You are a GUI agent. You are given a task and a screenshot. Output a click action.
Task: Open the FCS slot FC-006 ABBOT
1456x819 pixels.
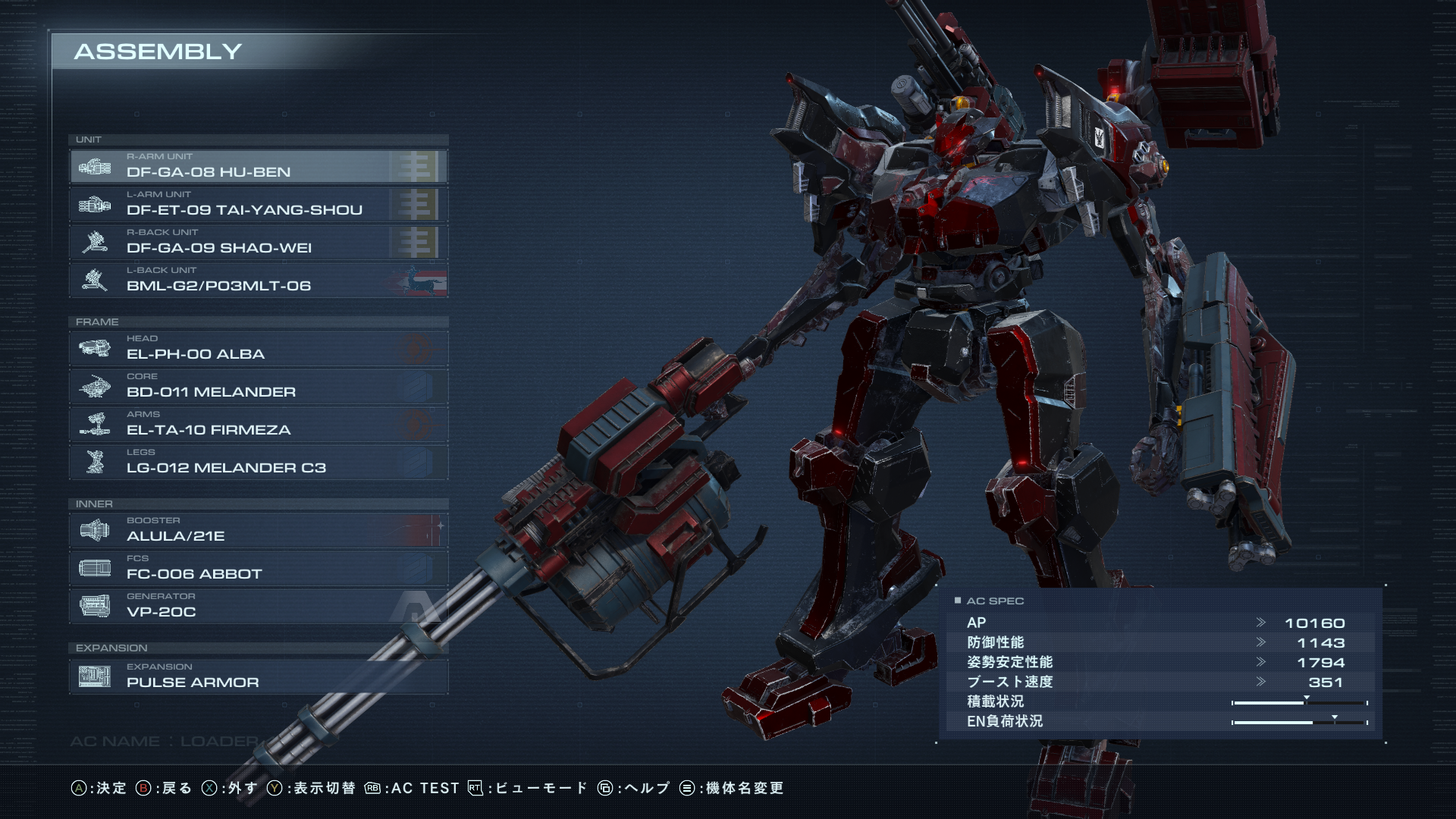coord(258,568)
